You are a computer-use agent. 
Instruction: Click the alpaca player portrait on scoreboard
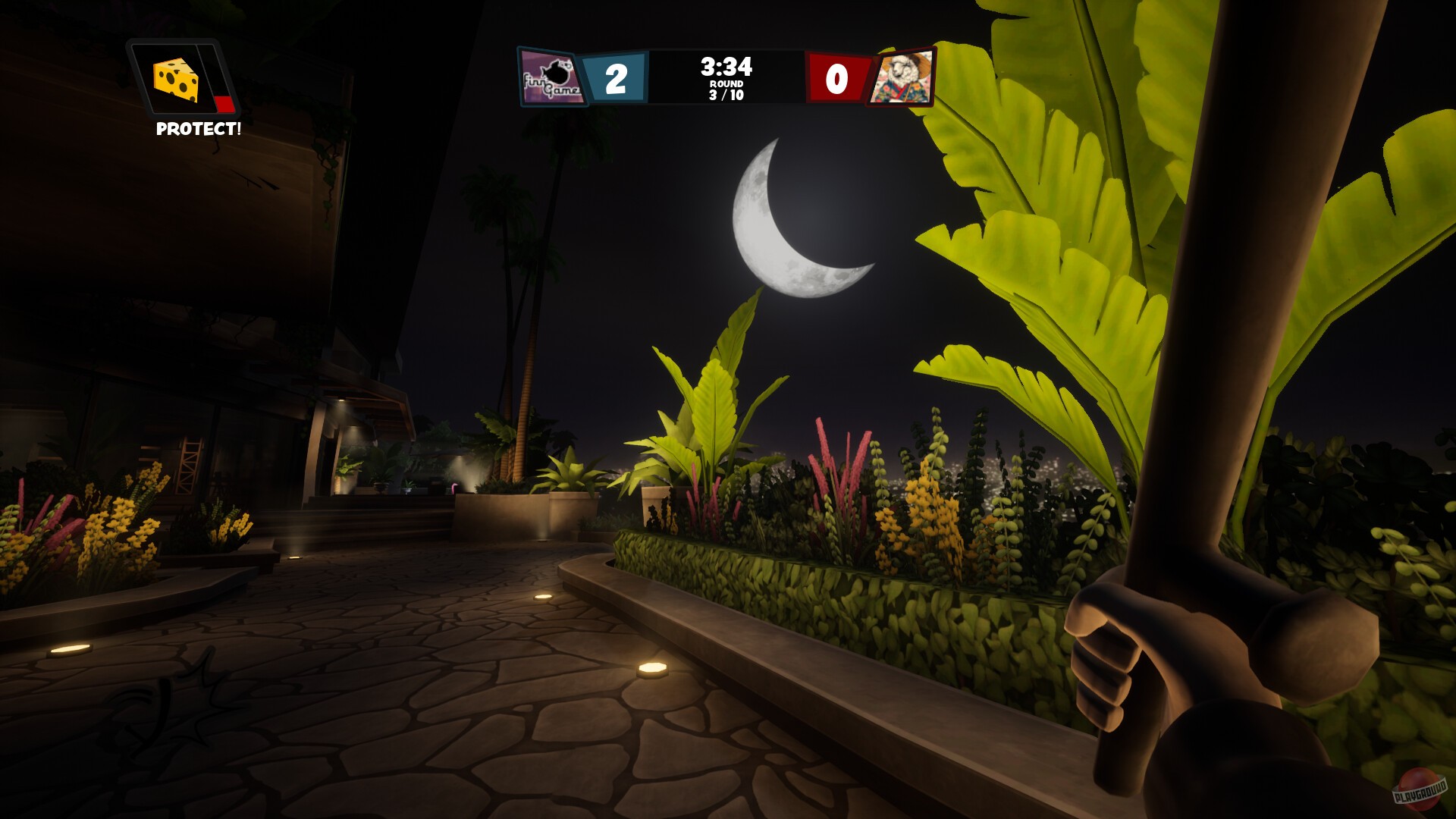coord(904,76)
